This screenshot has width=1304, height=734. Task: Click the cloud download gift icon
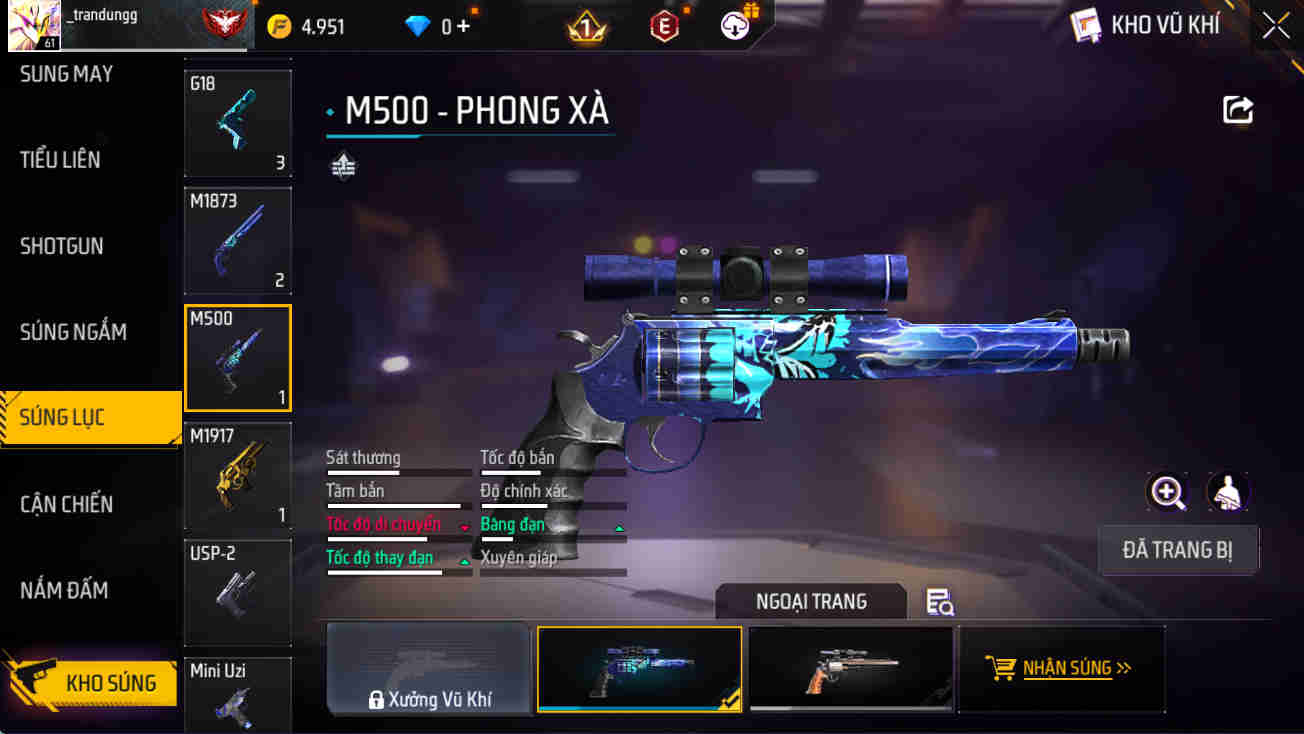[736, 26]
